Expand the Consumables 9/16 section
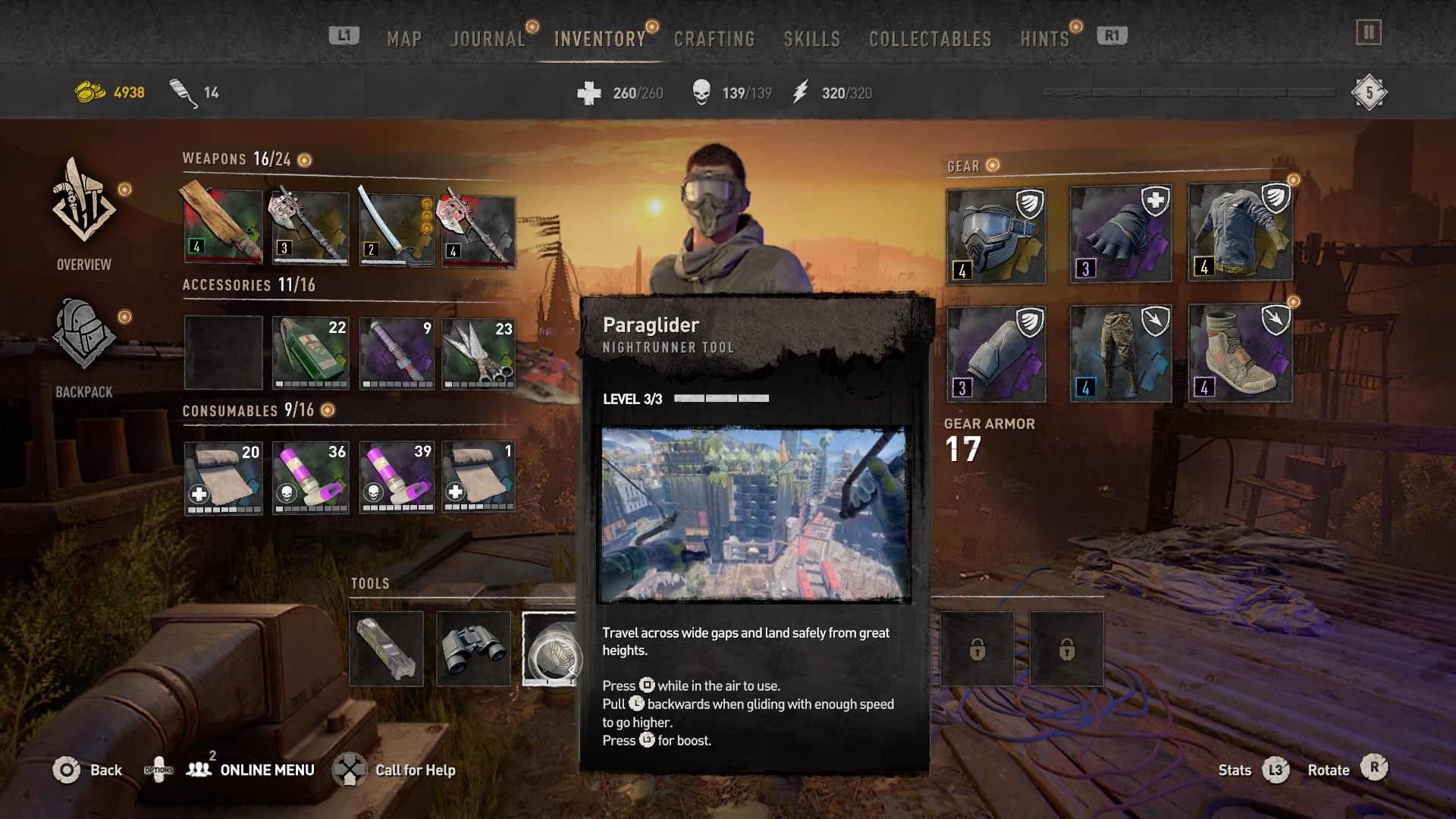The width and height of the screenshot is (1456, 819). (x=327, y=410)
